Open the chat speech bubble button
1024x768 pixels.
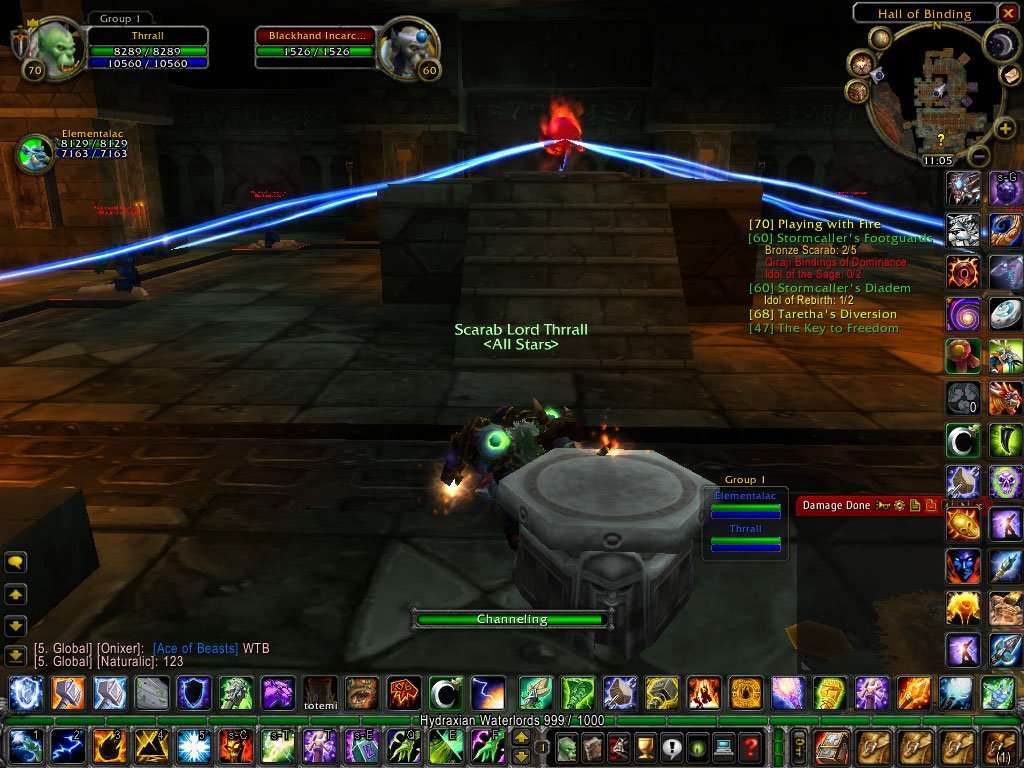coord(15,564)
